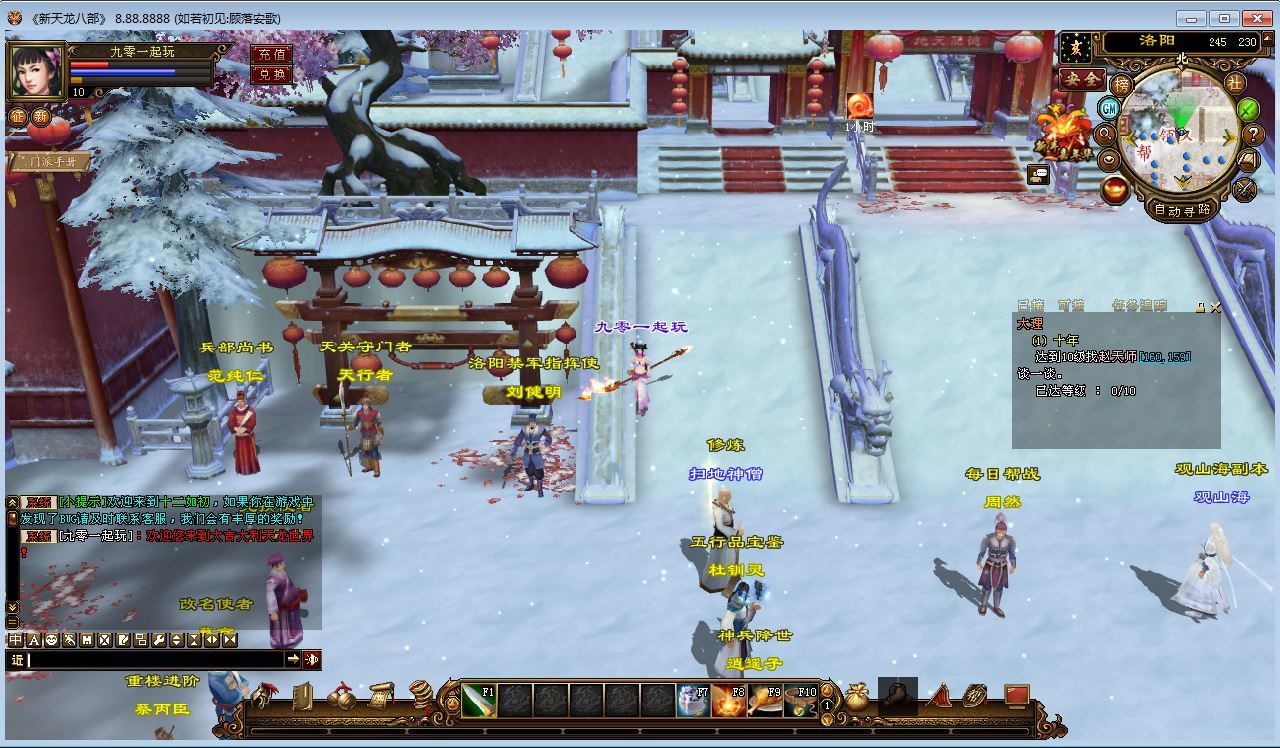
Task: Contact support via the GM icon
Action: 1109,108
